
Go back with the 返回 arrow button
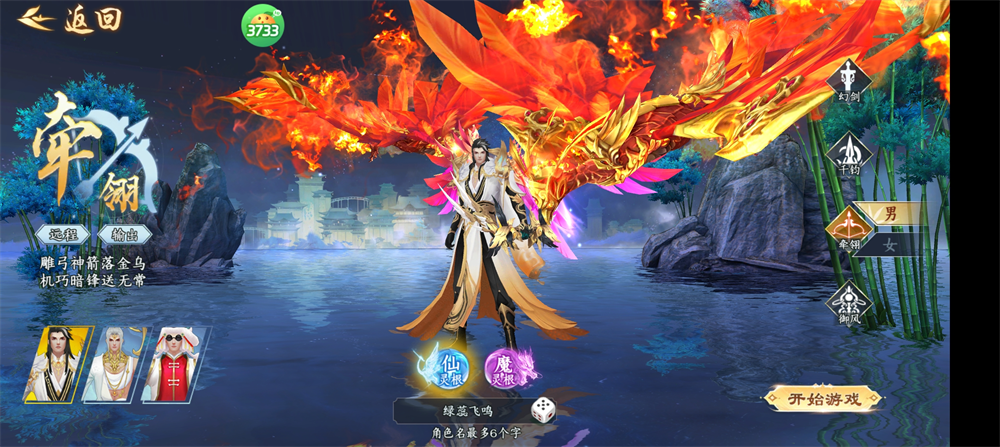tap(70, 19)
